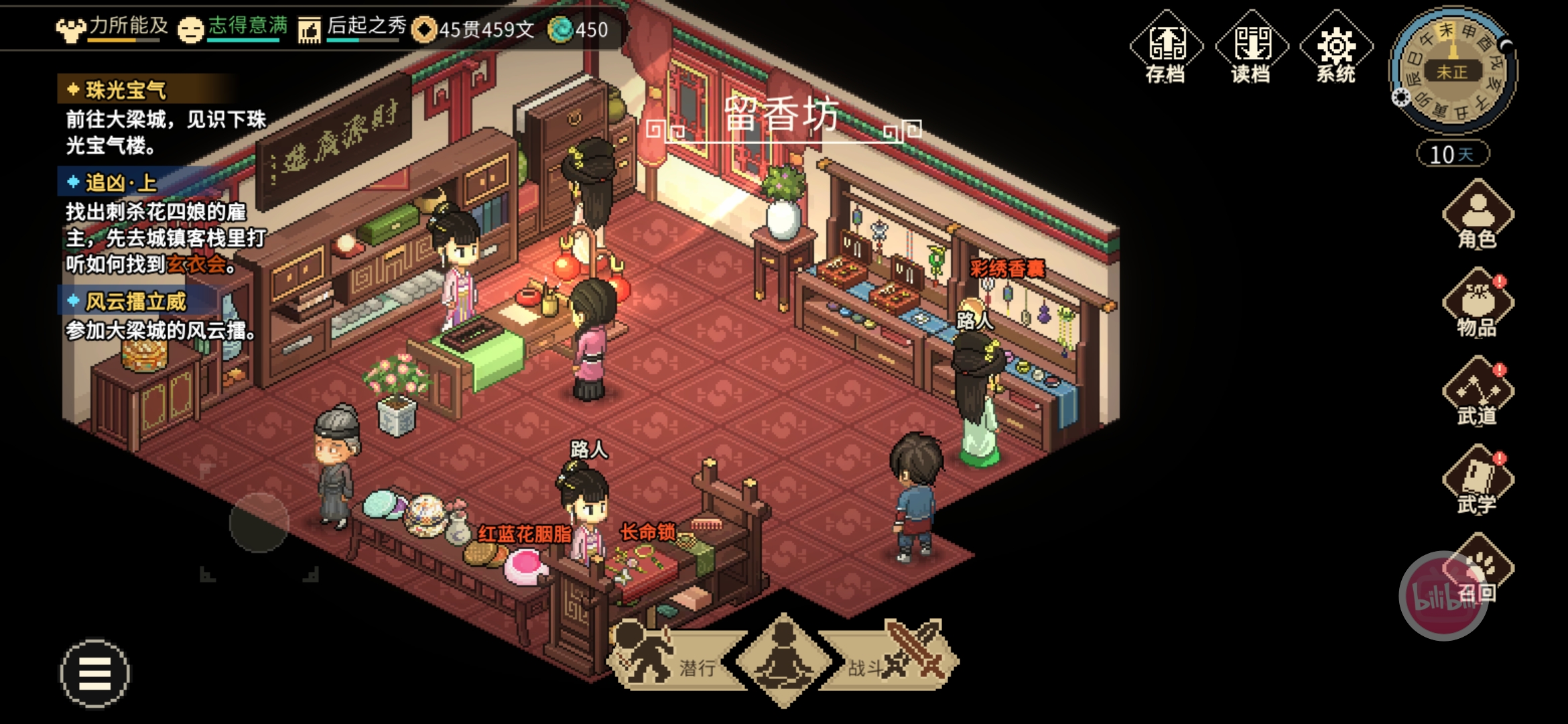Activate the meditation pose button
This screenshot has height=724, width=1568.
pos(783,660)
